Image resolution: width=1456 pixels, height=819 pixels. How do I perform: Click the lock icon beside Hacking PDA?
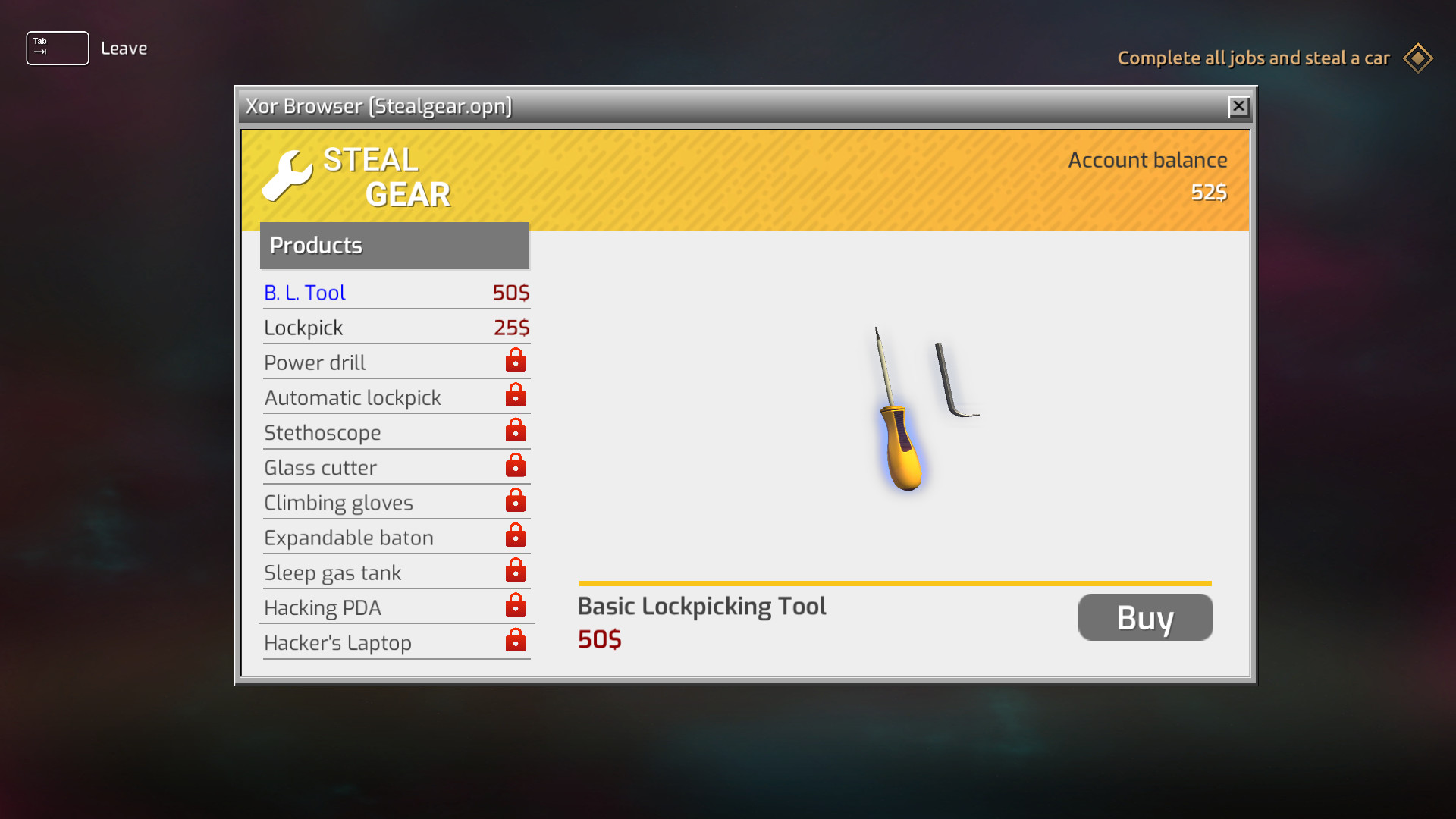coord(515,606)
